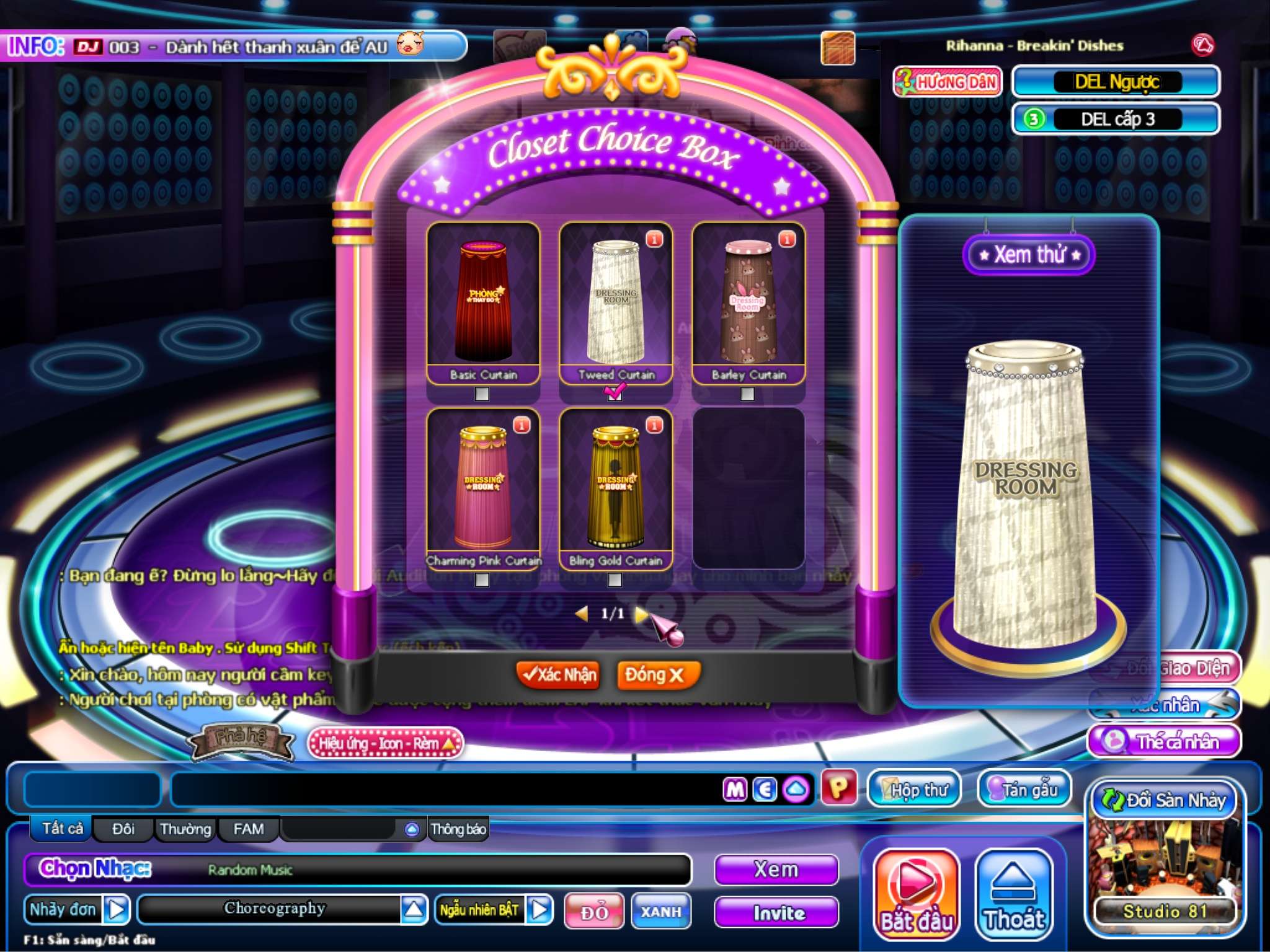Choose the XANH blue team button
Image resolution: width=1270 pixels, height=952 pixels.
661,911
